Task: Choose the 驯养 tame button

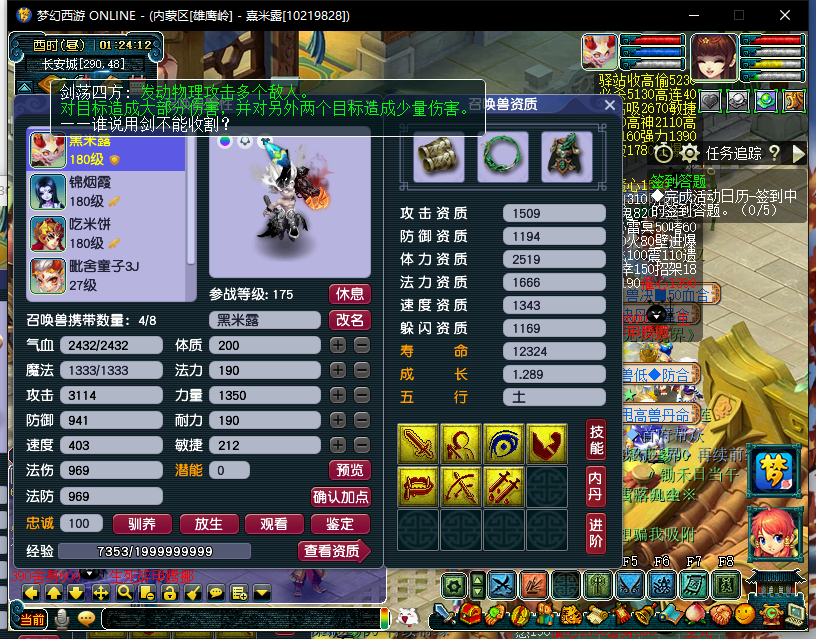Action: point(143,523)
